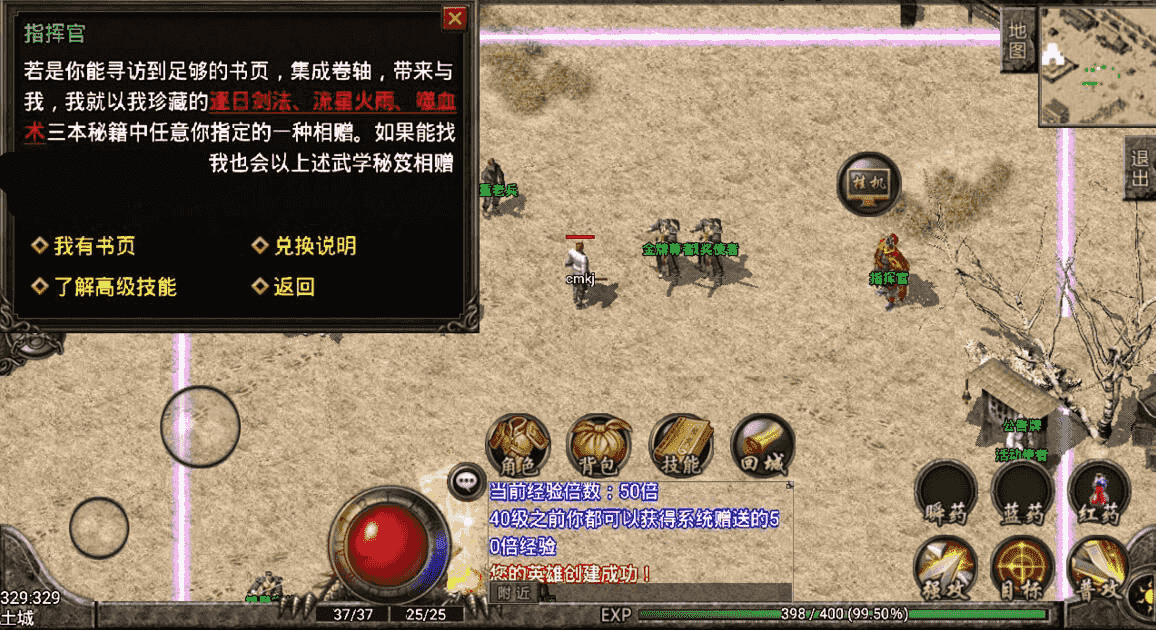The width and height of the screenshot is (1156, 630).
Task: Show the 技能 skills book
Action: click(681, 446)
